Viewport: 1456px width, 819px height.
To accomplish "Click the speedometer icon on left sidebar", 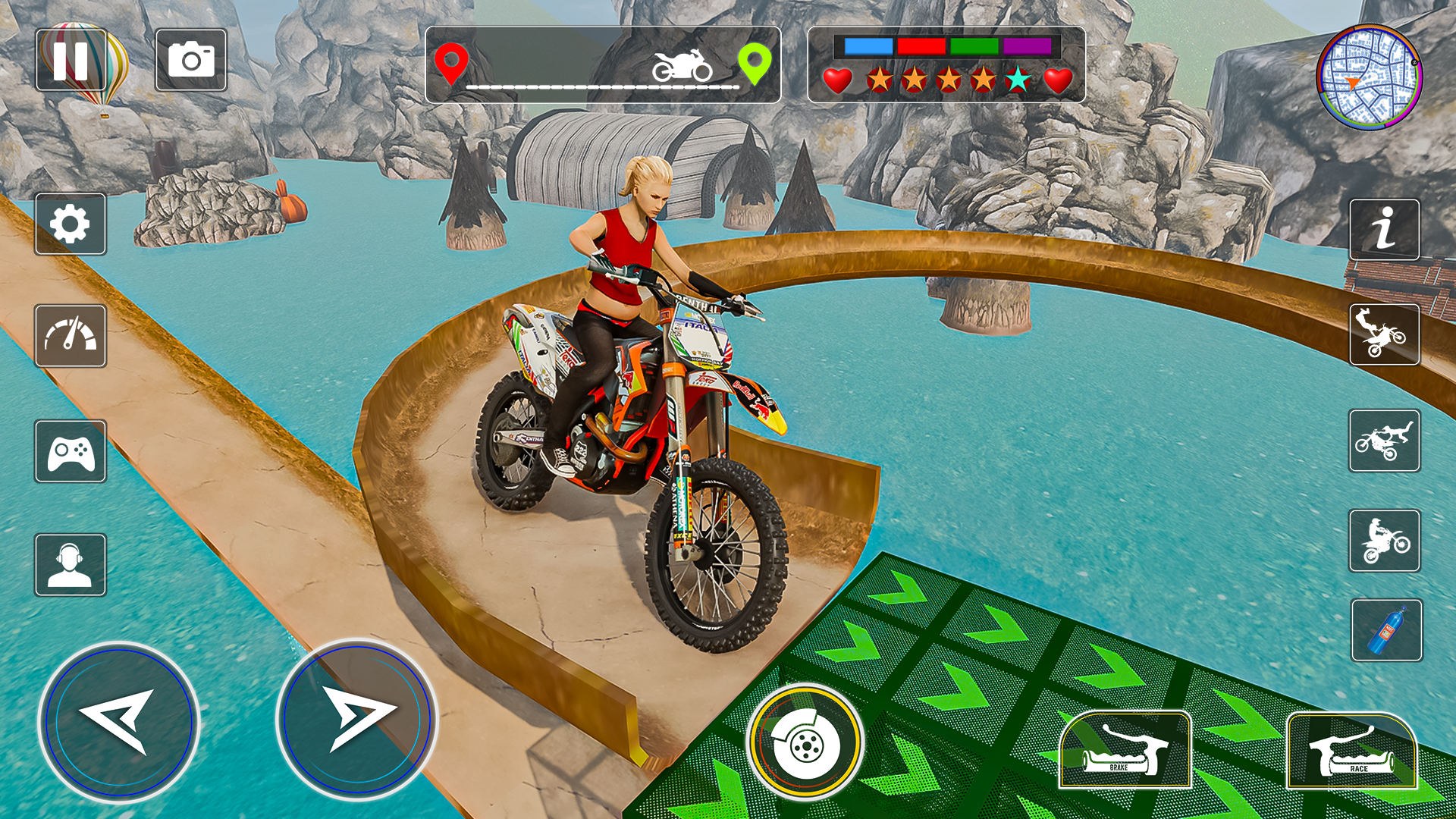I will click(70, 336).
